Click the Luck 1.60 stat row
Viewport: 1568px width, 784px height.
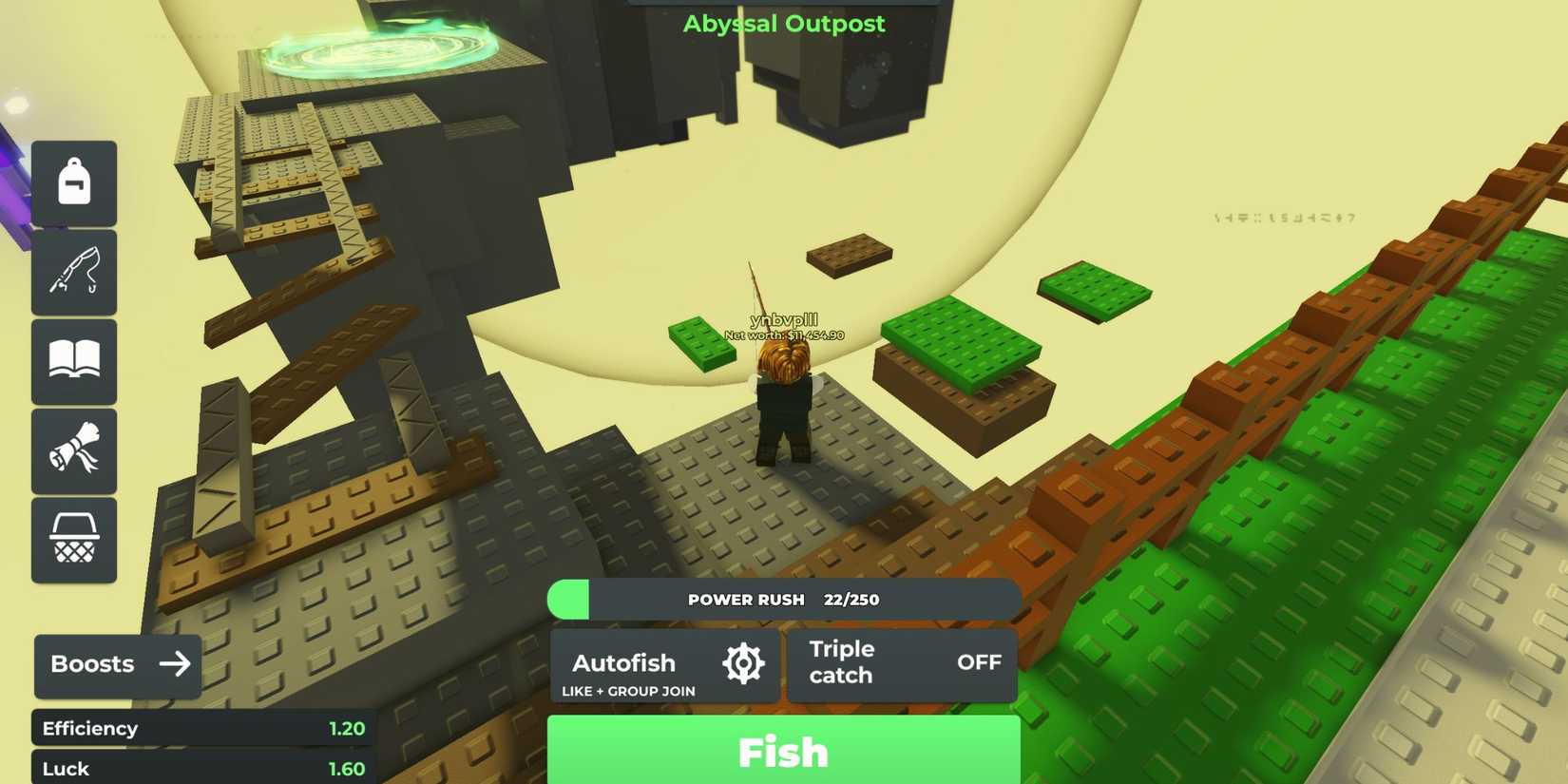pyautogui.click(x=204, y=768)
